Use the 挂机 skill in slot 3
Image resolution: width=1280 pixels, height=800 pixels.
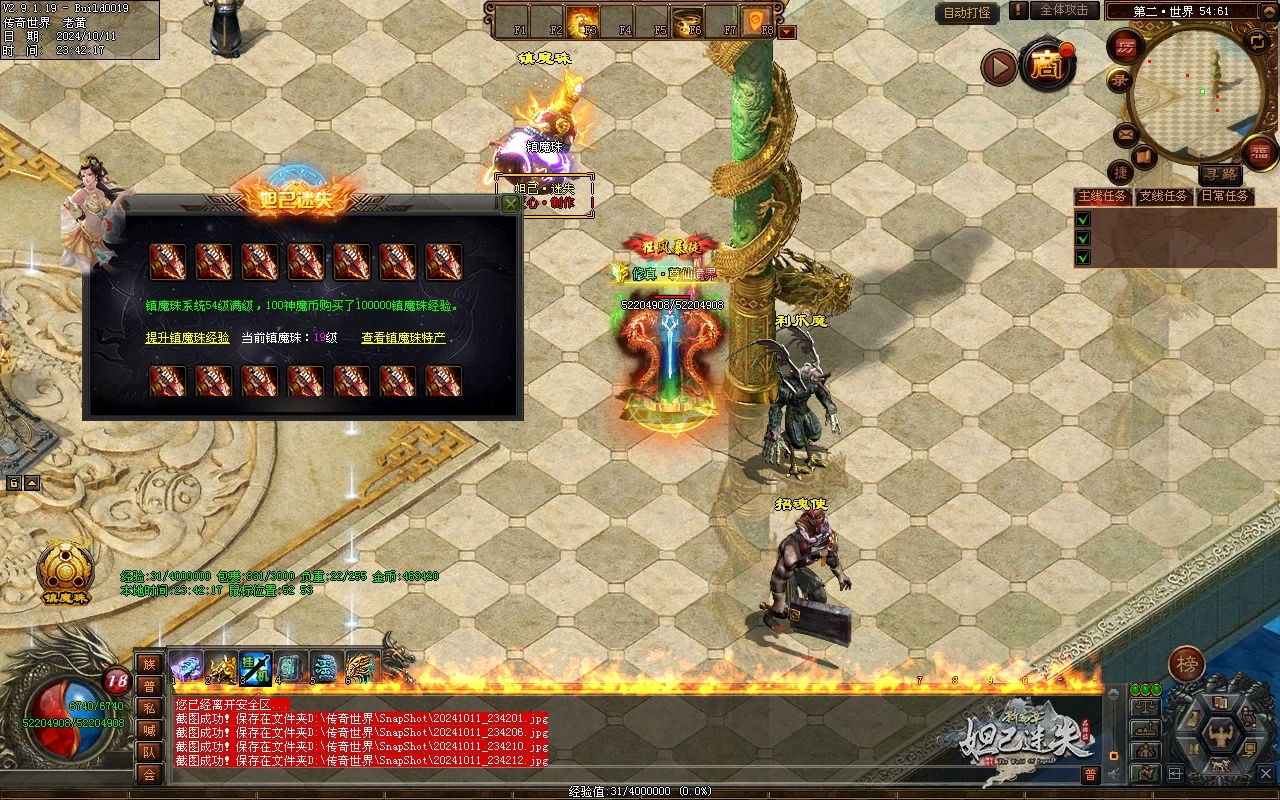(255, 666)
